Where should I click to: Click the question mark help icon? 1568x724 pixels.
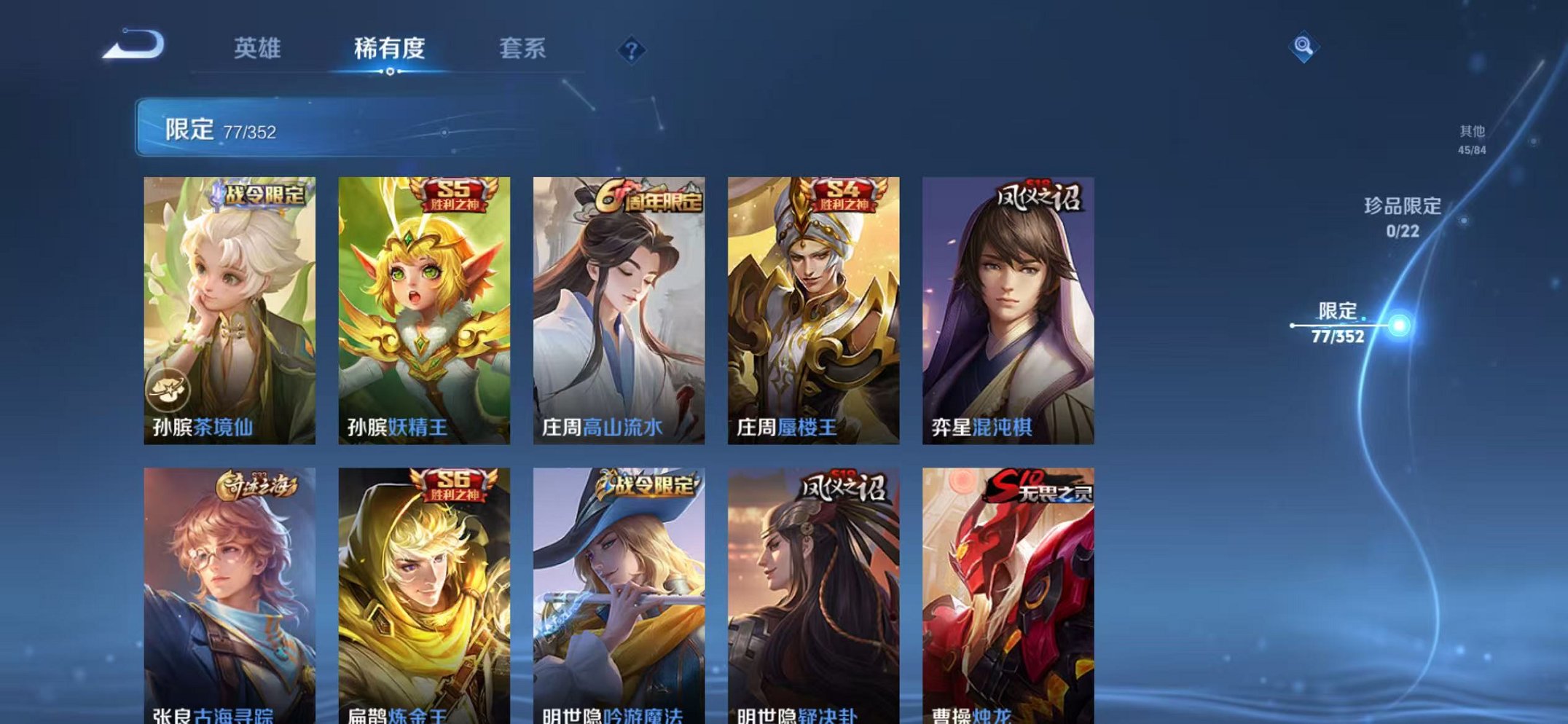[x=632, y=50]
